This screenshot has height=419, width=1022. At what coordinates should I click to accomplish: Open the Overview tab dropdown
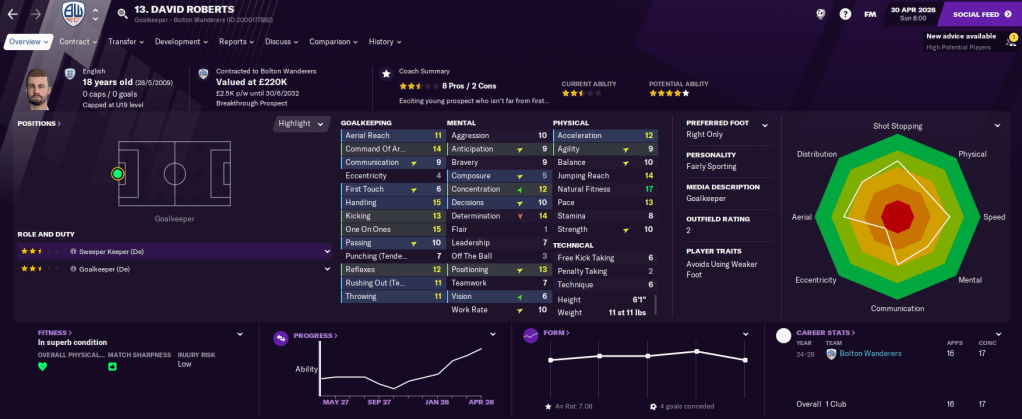coord(26,42)
